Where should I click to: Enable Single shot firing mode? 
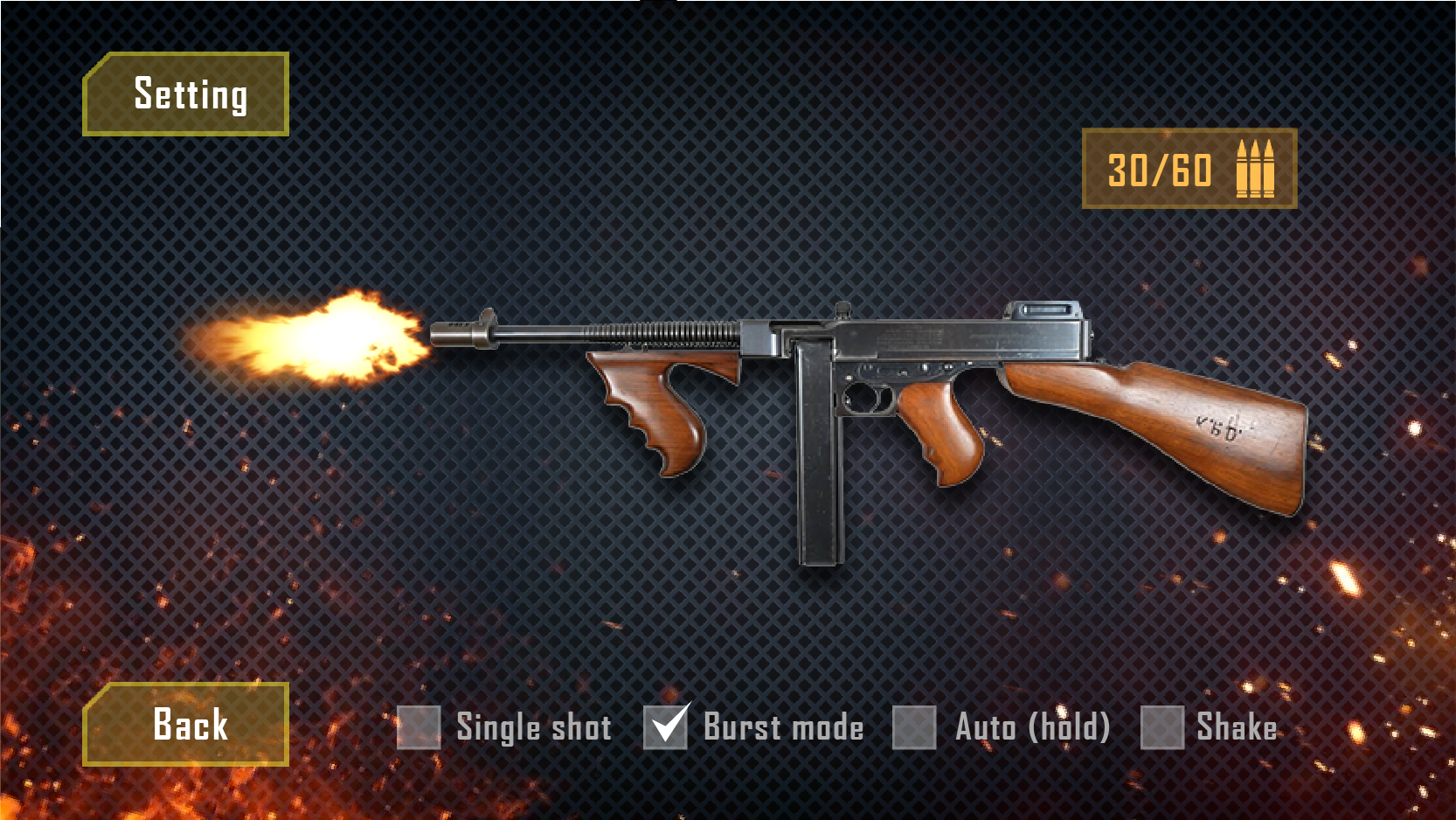coord(418,726)
